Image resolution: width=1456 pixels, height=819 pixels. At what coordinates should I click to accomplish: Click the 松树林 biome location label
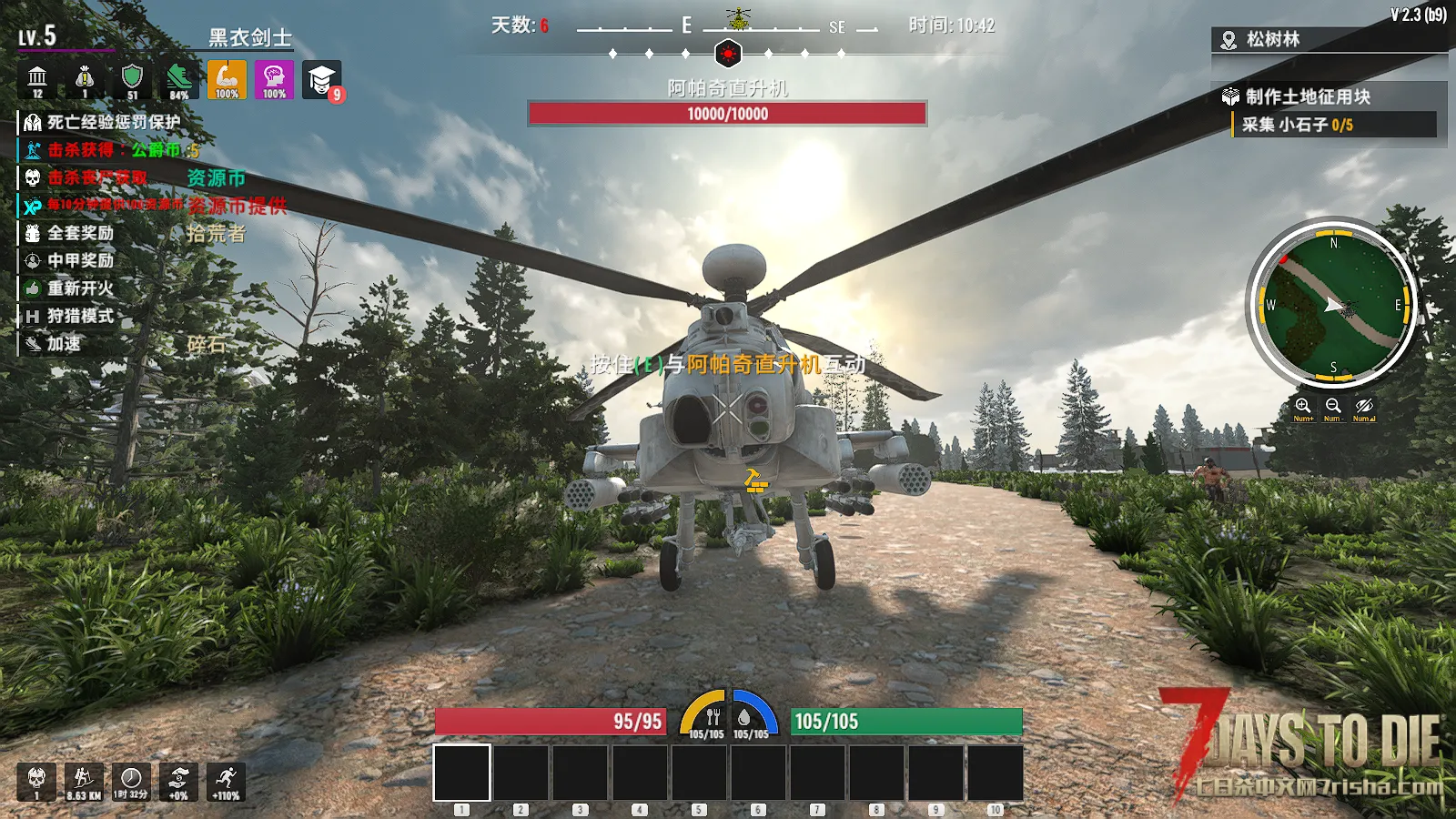click(1272, 39)
